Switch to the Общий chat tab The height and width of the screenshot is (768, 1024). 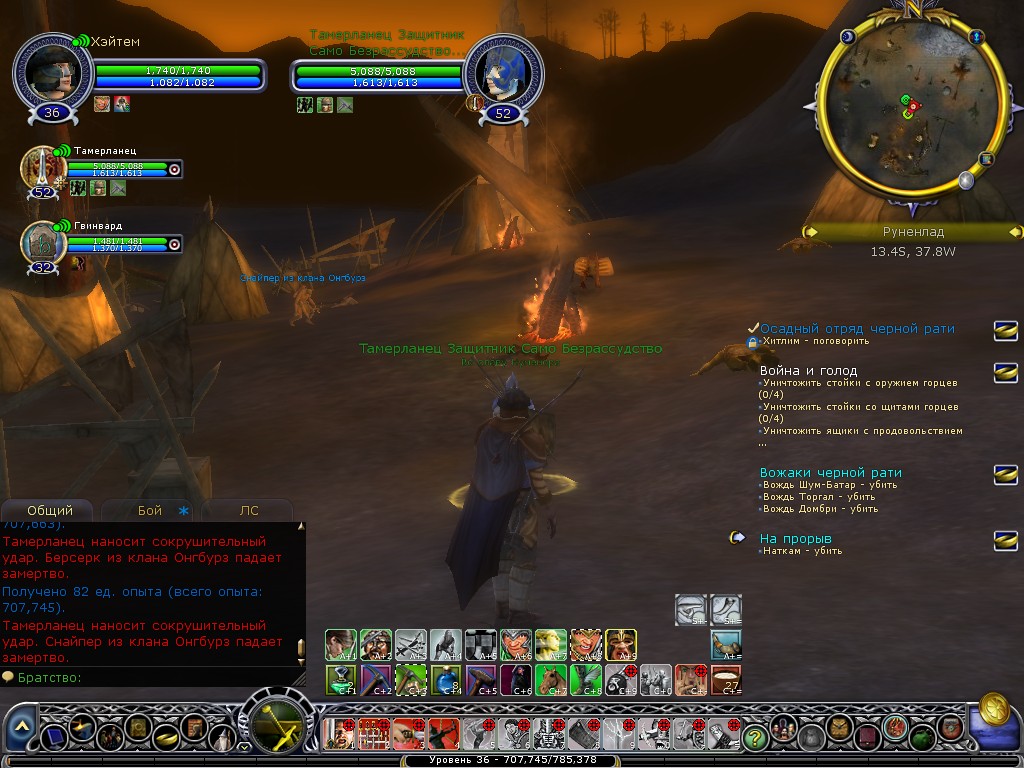[x=49, y=510]
